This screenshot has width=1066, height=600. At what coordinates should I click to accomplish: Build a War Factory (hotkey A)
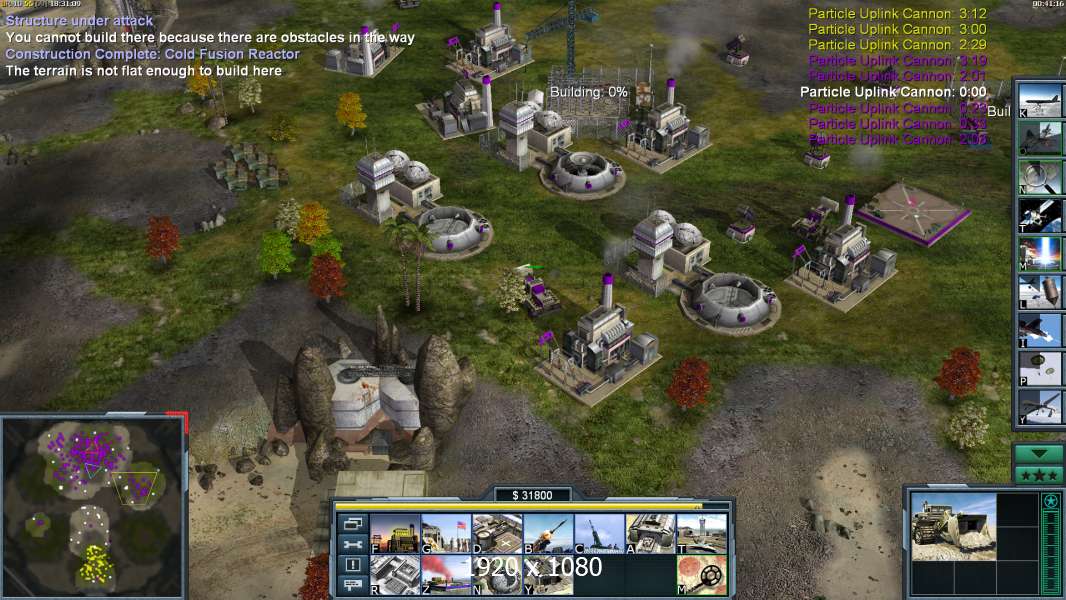[650, 533]
